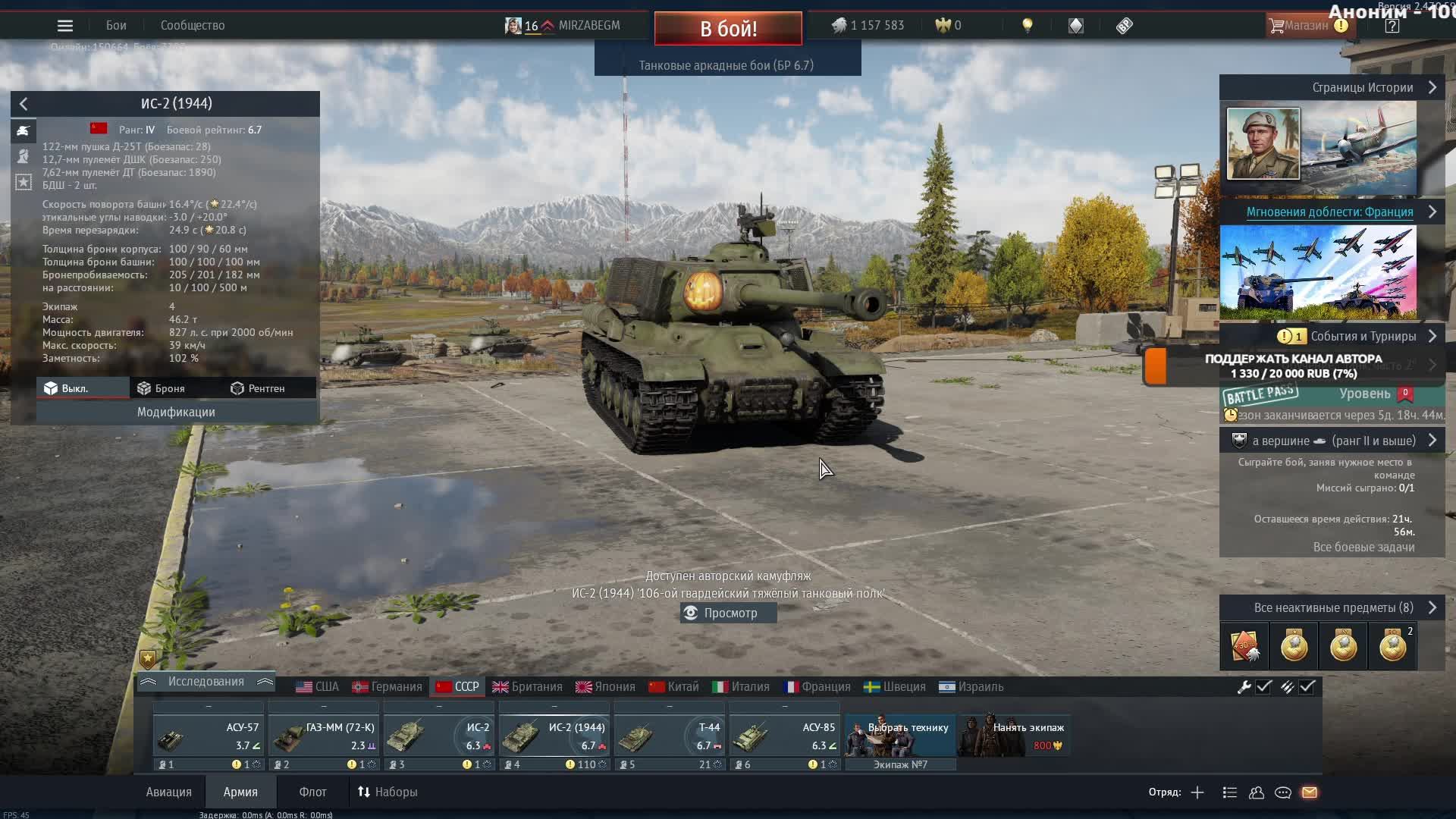Start the match with the «В бой!» button
The height and width of the screenshot is (819, 1456).
pos(728,29)
